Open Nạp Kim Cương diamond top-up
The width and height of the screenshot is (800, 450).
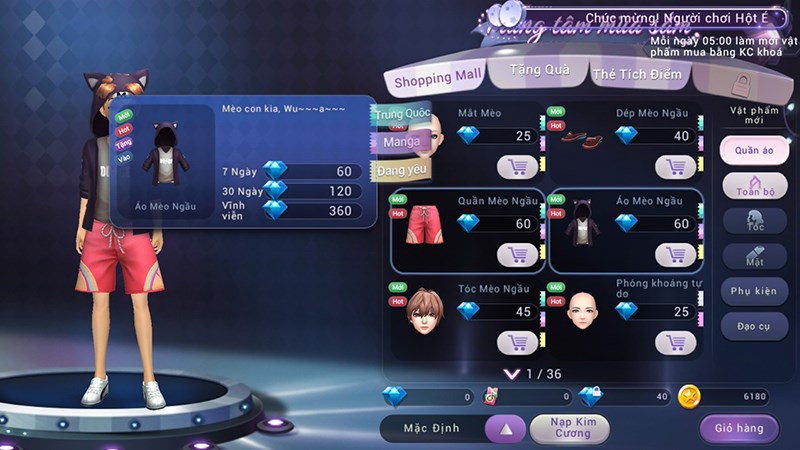coord(569,428)
